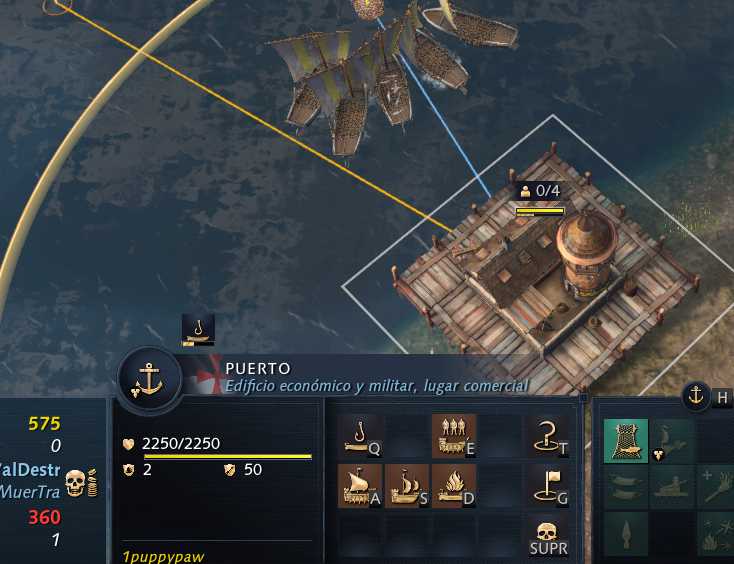The width and height of the screenshot is (734, 564).
Task: Select the Puerto anchor portrait
Action: 149,380
